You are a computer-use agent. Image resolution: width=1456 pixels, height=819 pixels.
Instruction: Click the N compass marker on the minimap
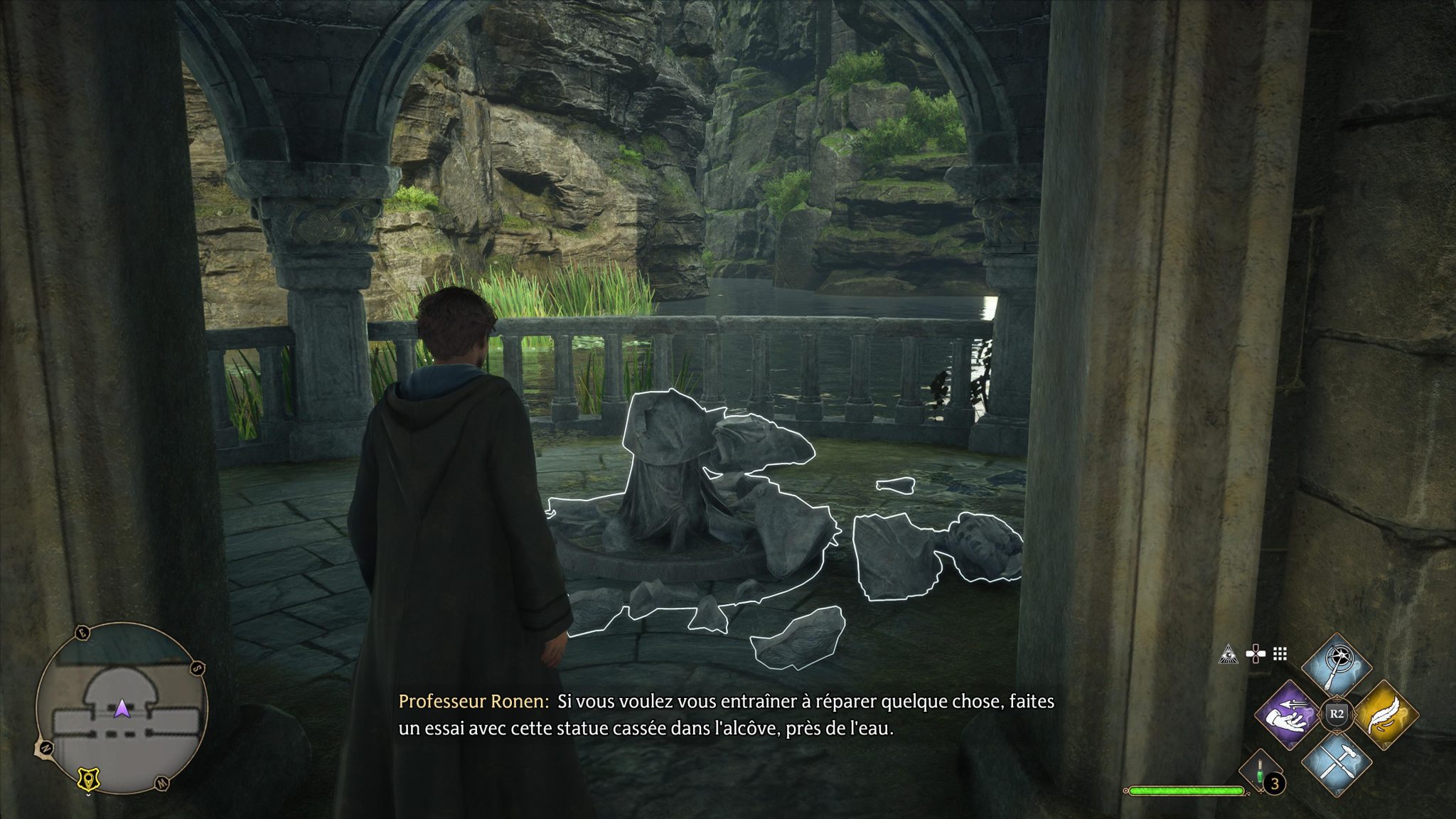click(x=47, y=747)
